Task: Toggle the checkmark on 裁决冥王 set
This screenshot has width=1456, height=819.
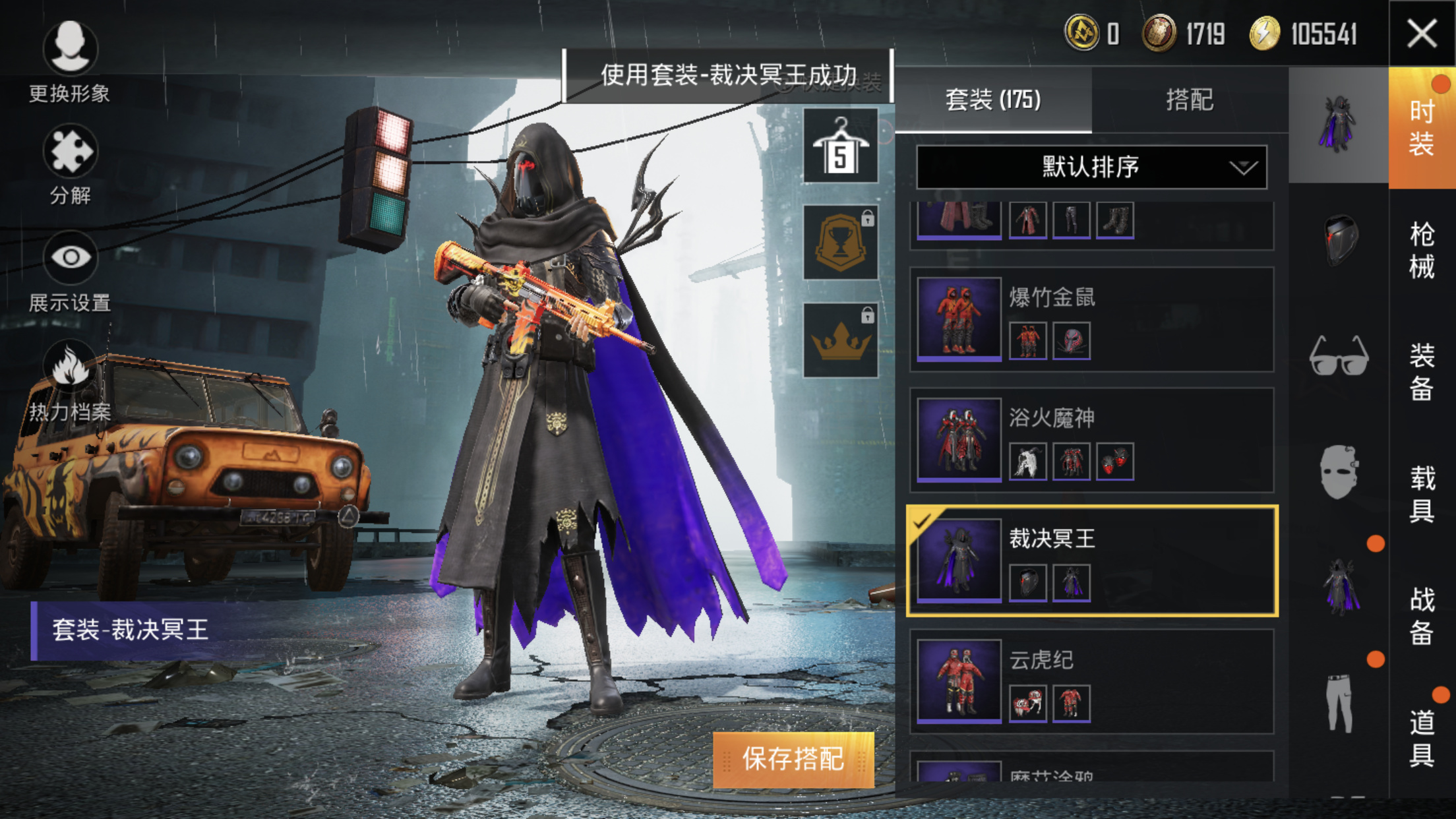Action: tap(921, 522)
